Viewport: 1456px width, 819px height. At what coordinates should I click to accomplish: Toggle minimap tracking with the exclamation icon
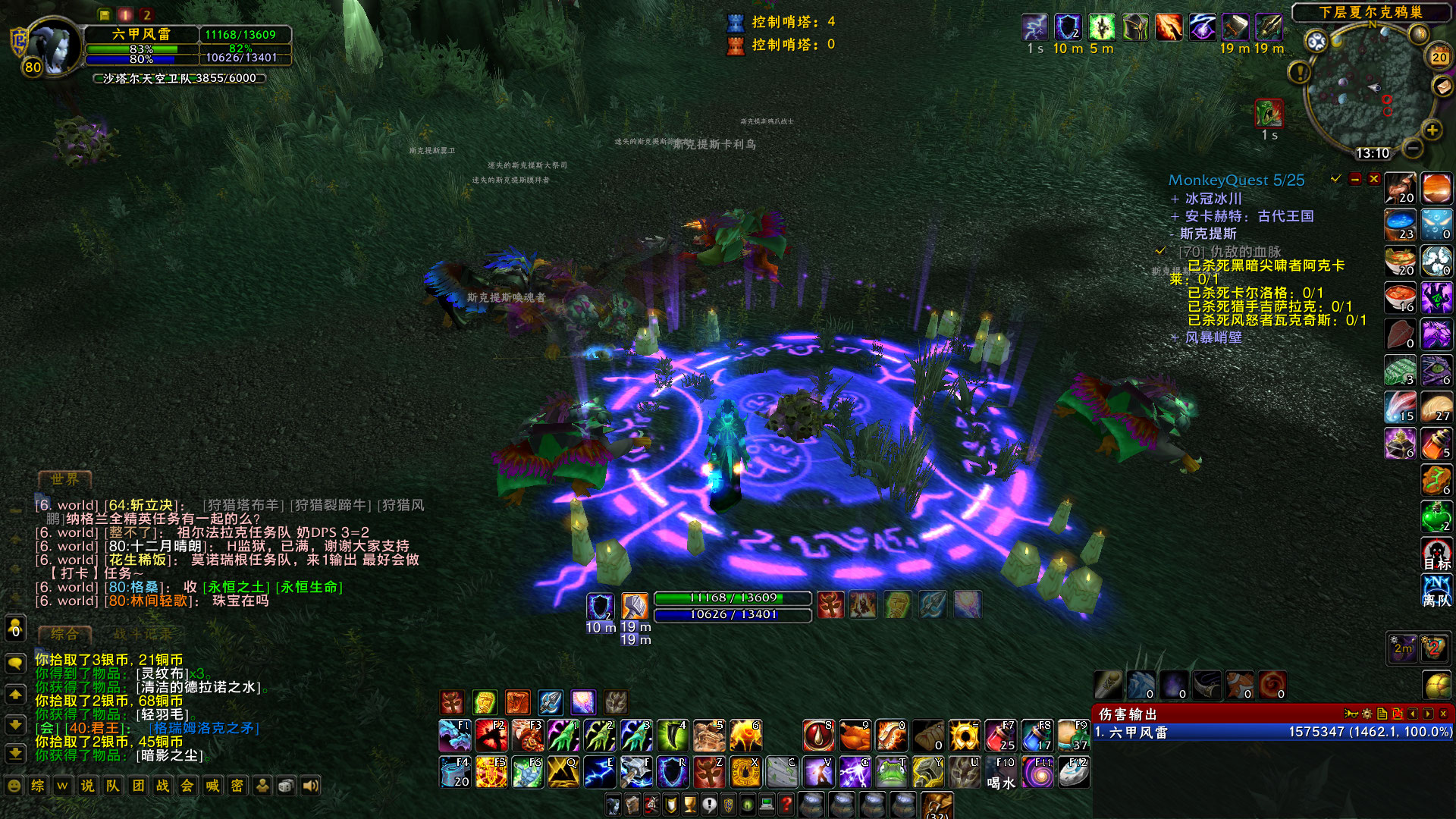click(x=1301, y=72)
